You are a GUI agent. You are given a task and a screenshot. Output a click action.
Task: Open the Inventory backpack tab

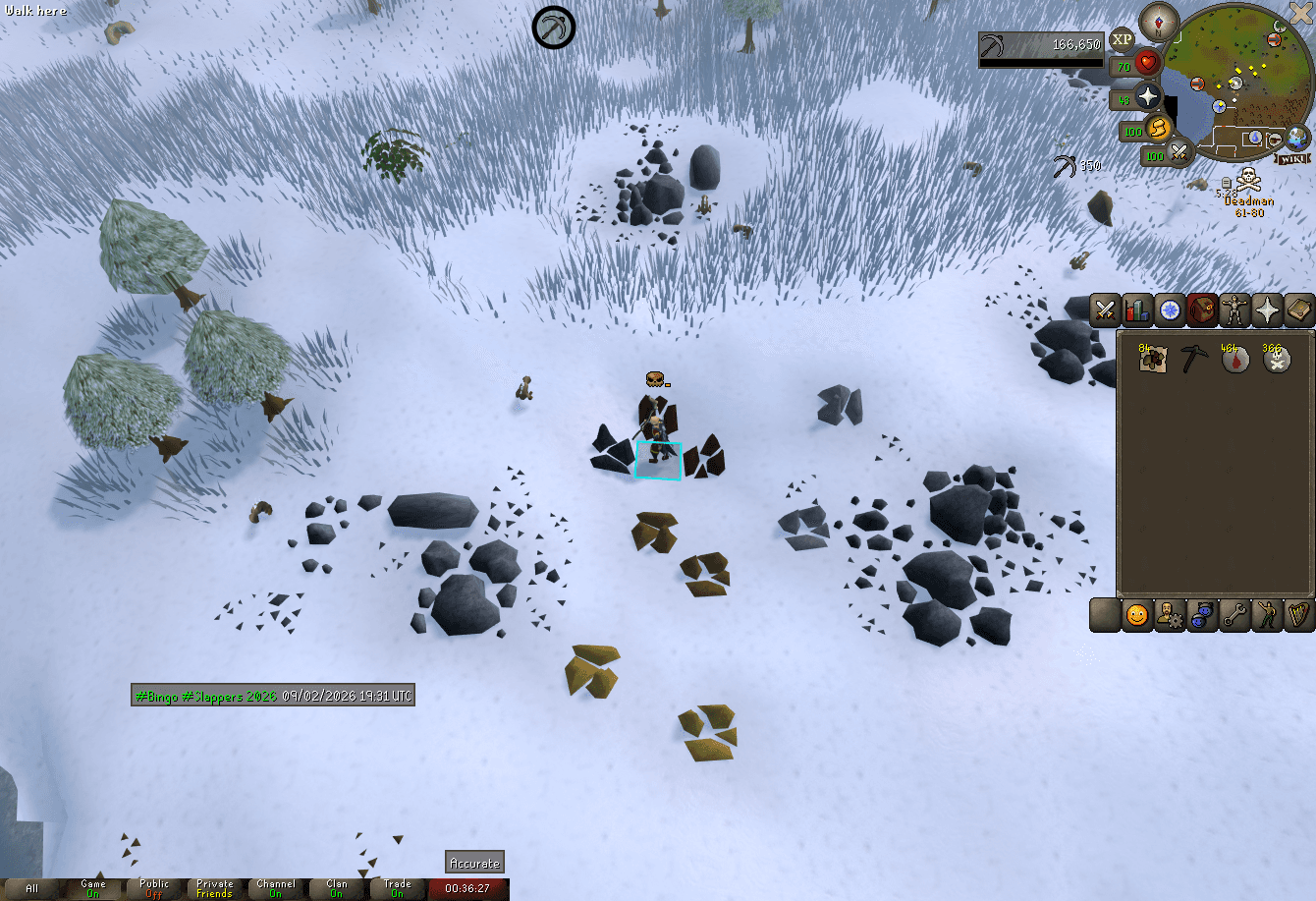tap(1201, 310)
